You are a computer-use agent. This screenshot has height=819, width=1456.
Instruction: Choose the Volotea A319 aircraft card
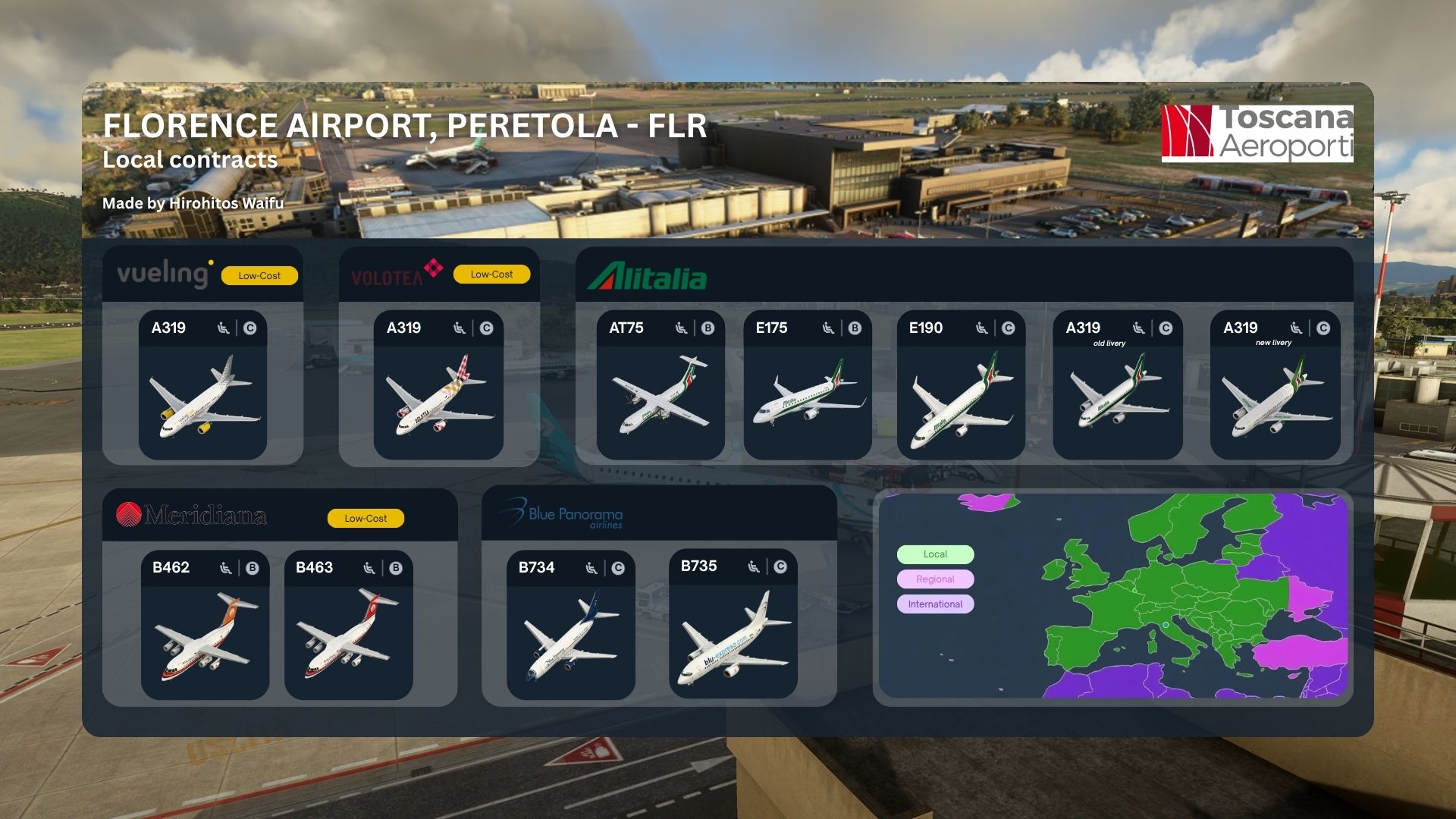tap(438, 385)
